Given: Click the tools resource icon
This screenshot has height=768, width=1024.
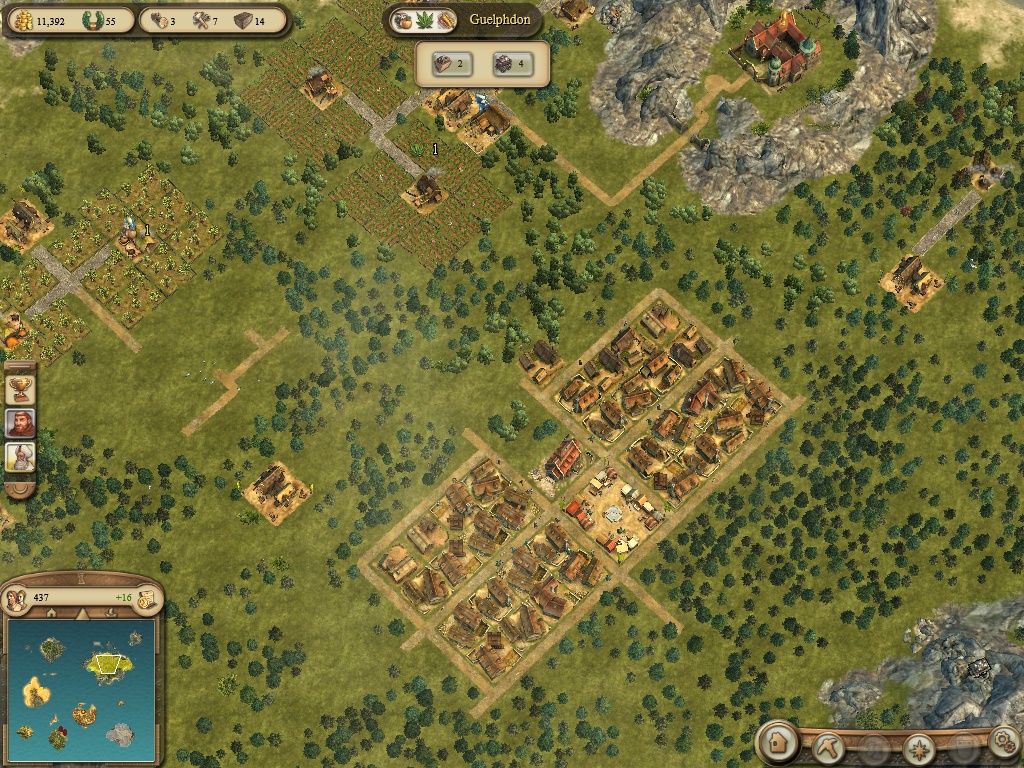Looking at the screenshot, I should tap(199, 20).
